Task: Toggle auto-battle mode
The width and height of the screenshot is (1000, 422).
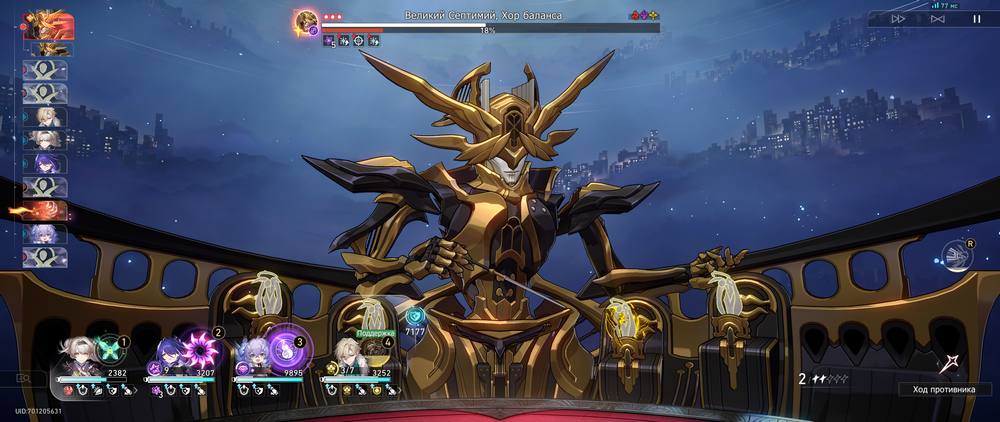Action: coord(937,18)
